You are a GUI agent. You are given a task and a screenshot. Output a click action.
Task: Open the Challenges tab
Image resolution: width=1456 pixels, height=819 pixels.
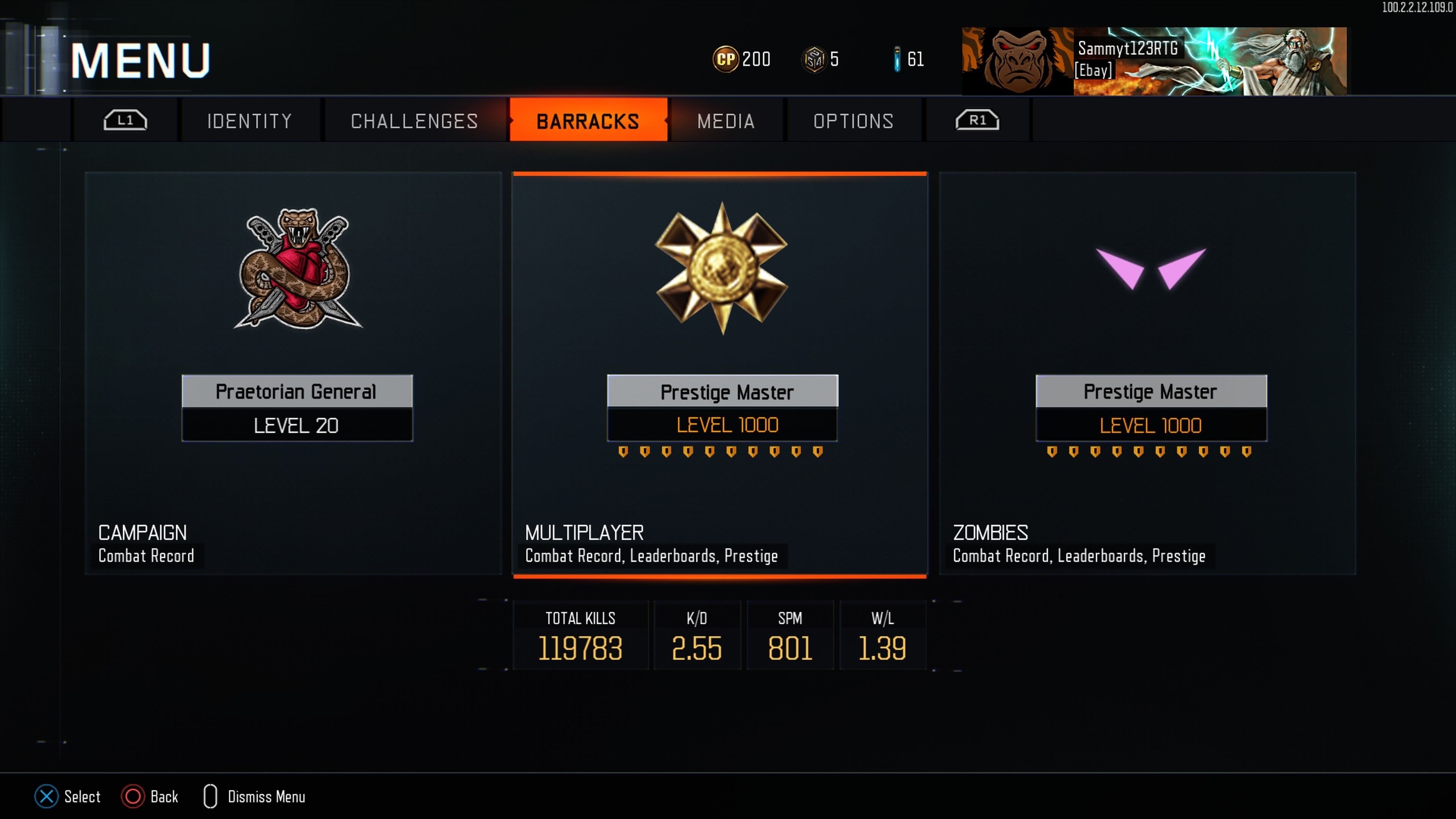(x=414, y=121)
